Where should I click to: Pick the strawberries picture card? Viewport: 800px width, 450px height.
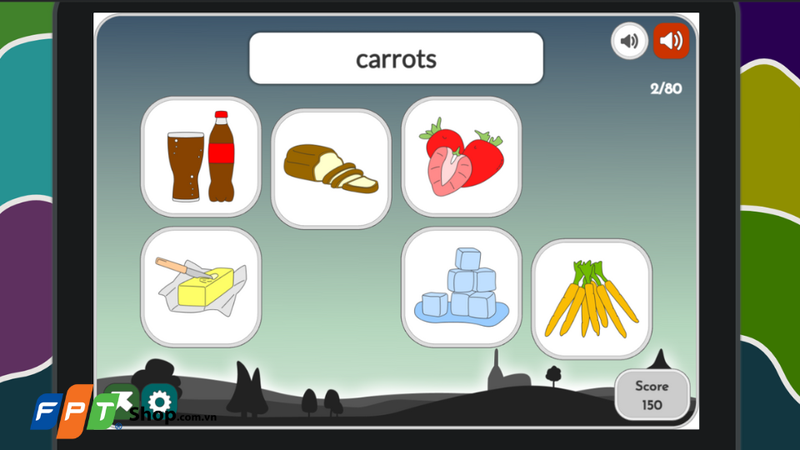[x=461, y=157]
